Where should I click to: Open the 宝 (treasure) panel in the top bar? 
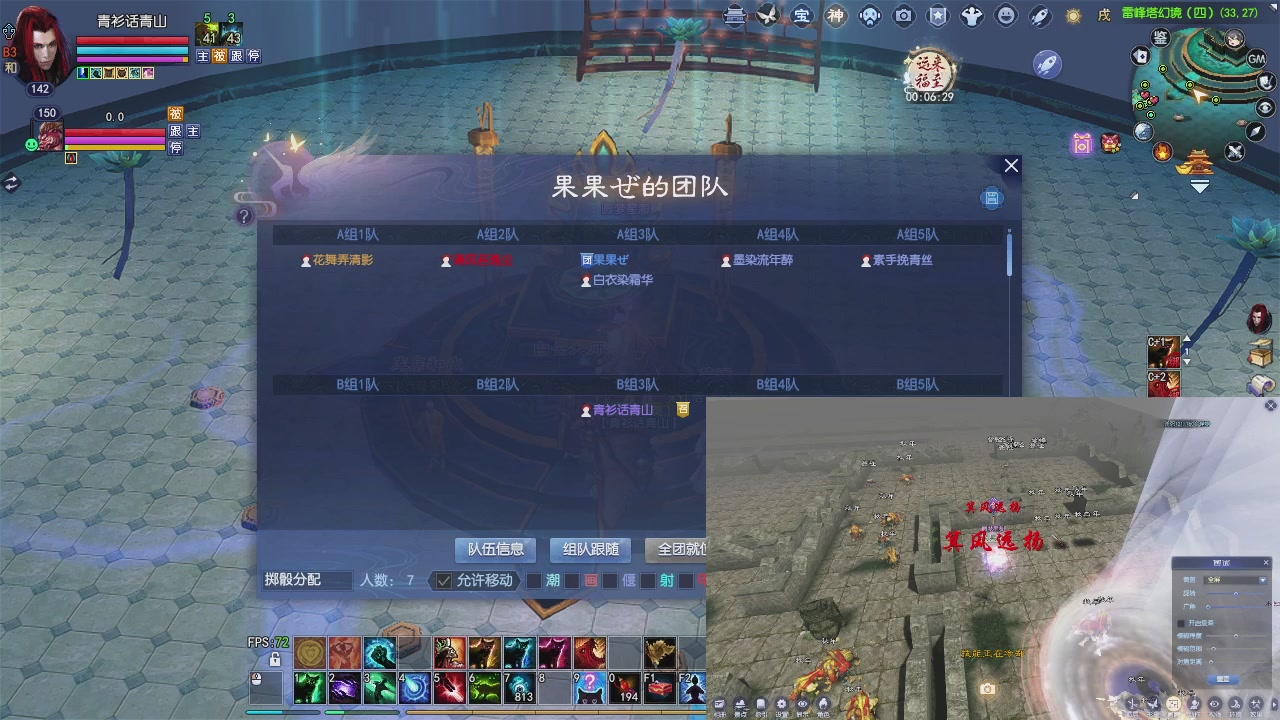point(803,15)
